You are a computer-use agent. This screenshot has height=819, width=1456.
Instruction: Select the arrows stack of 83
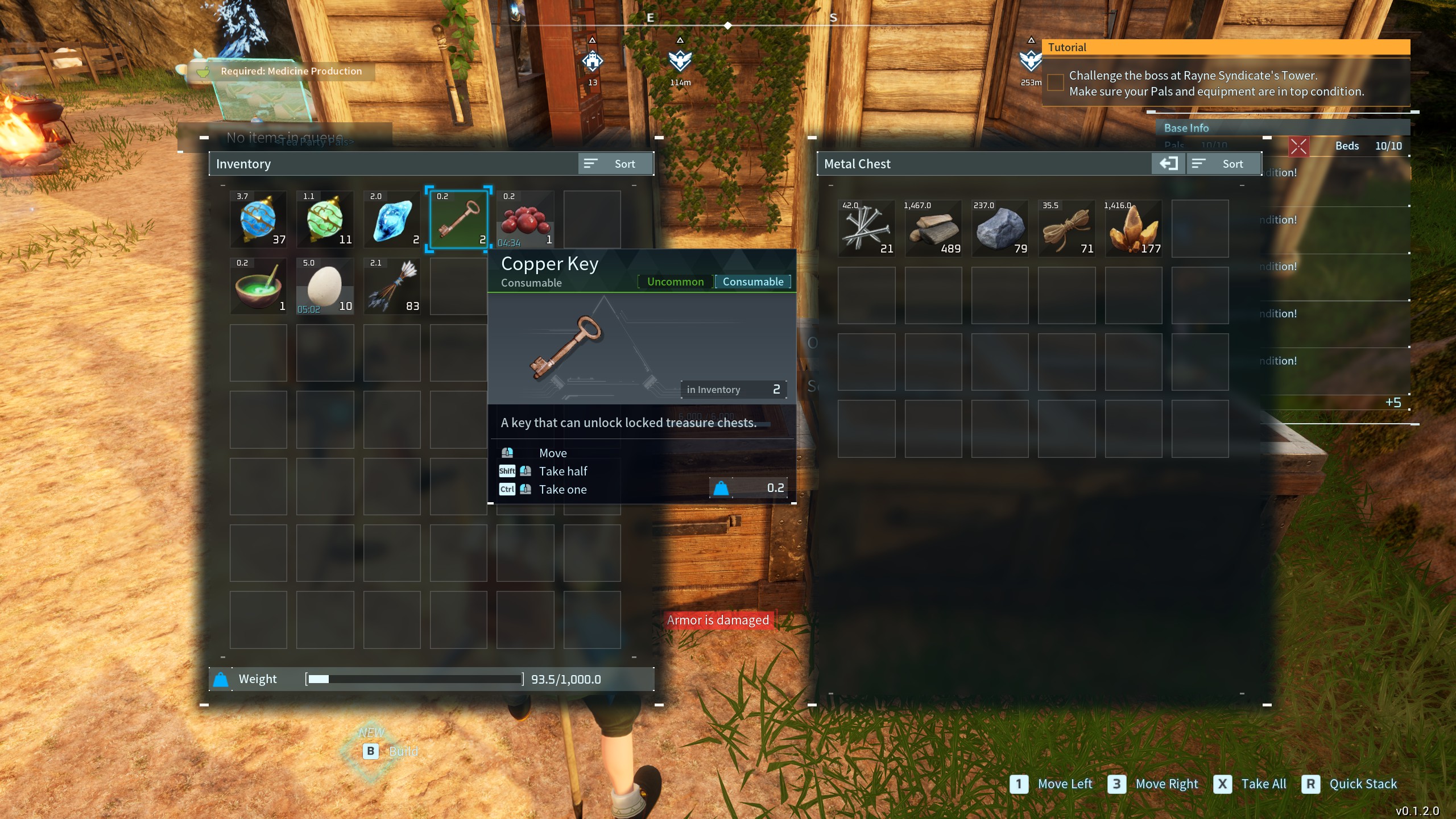(x=392, y=286)
